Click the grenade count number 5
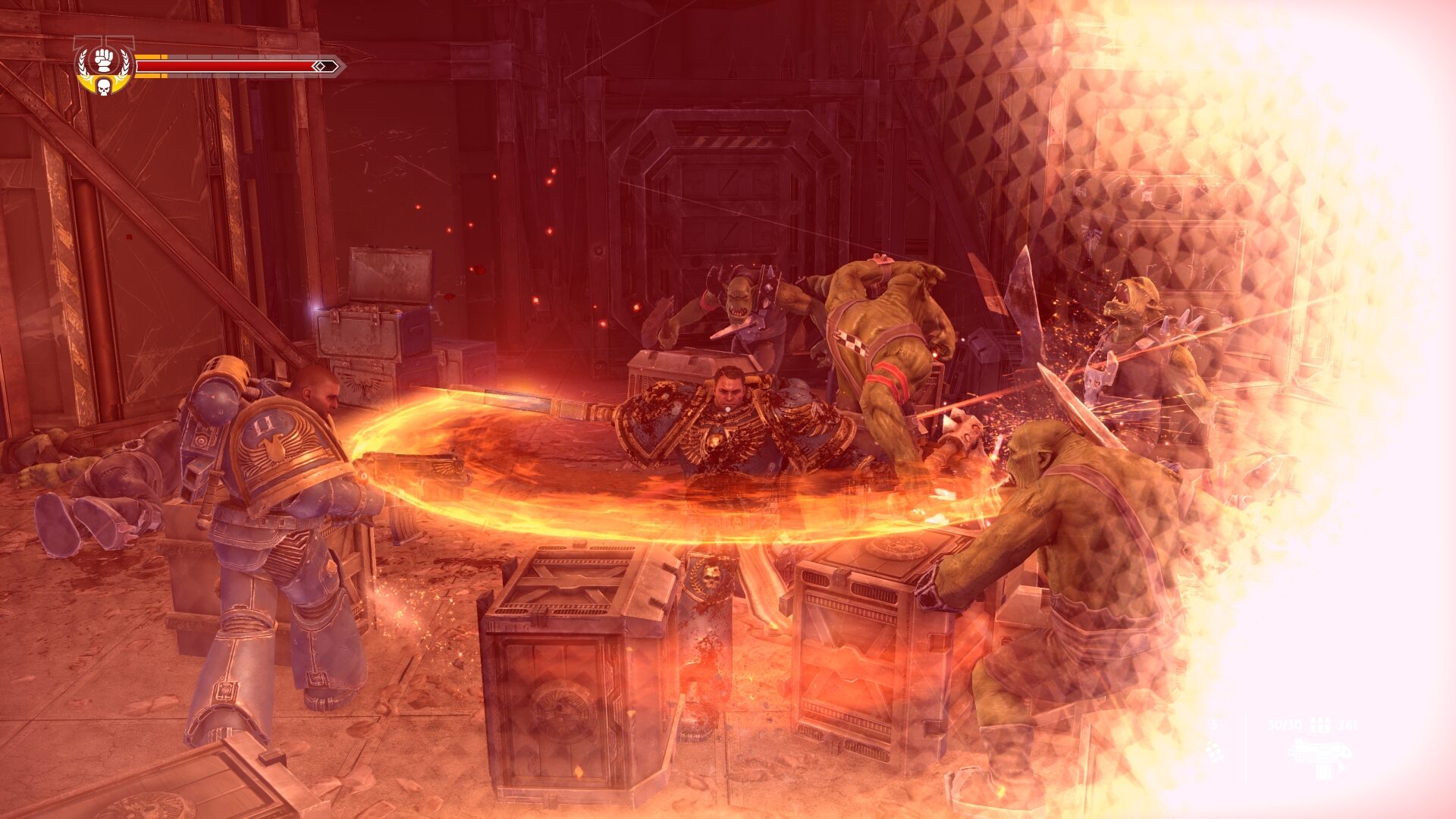 [x=1216, y=724]
